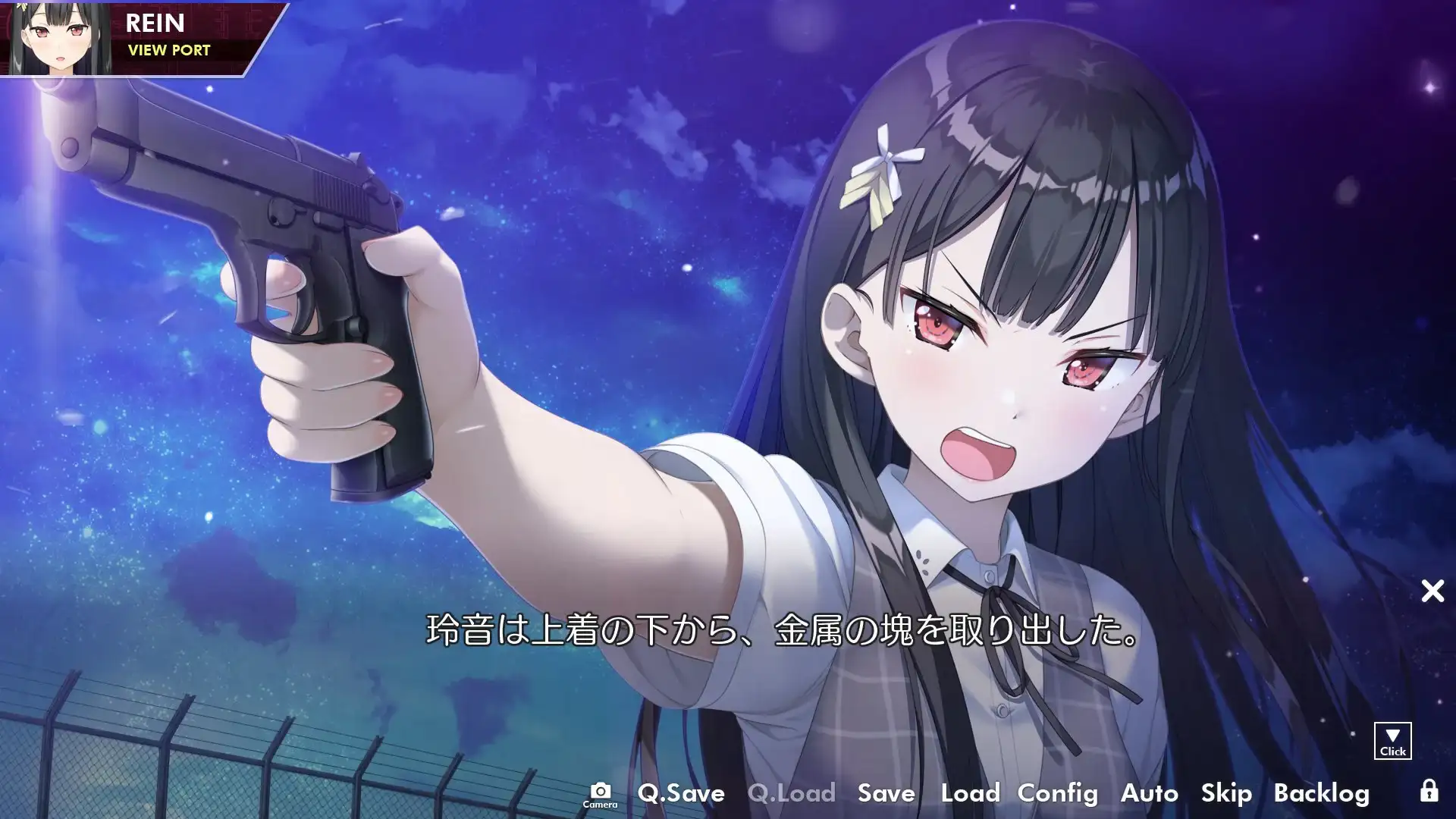The image size is (1456, 819).
Task: Toggle the padlock menu lock
Action: click(1429, 792)
